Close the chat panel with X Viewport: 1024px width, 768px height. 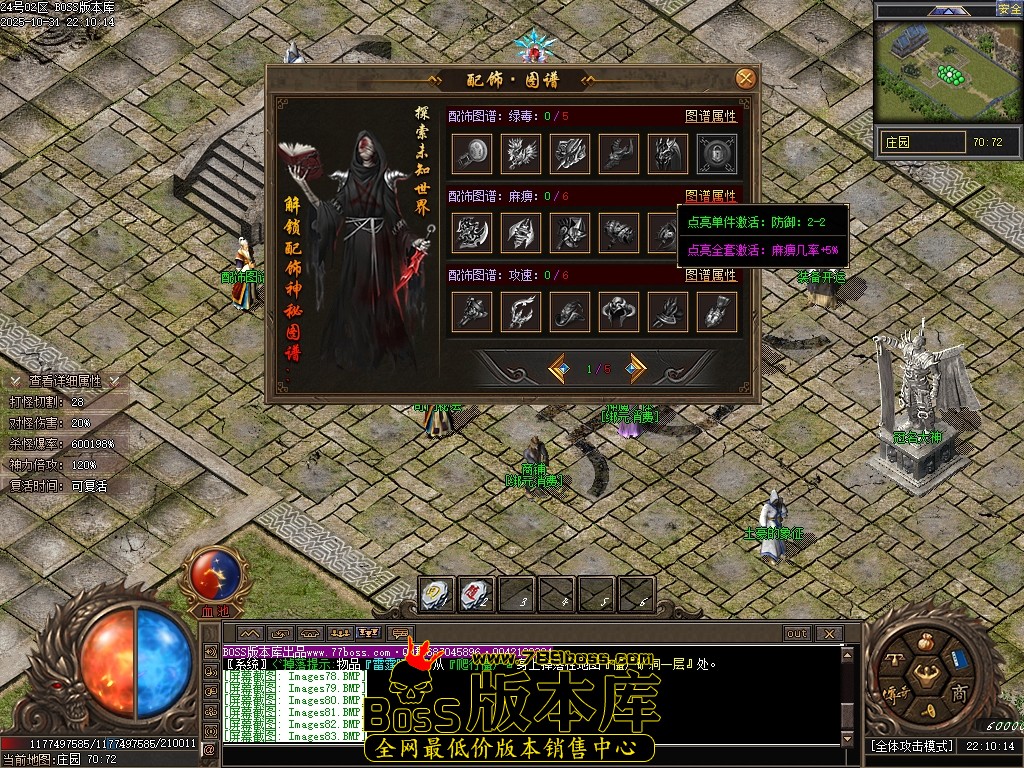coord(829,633)
